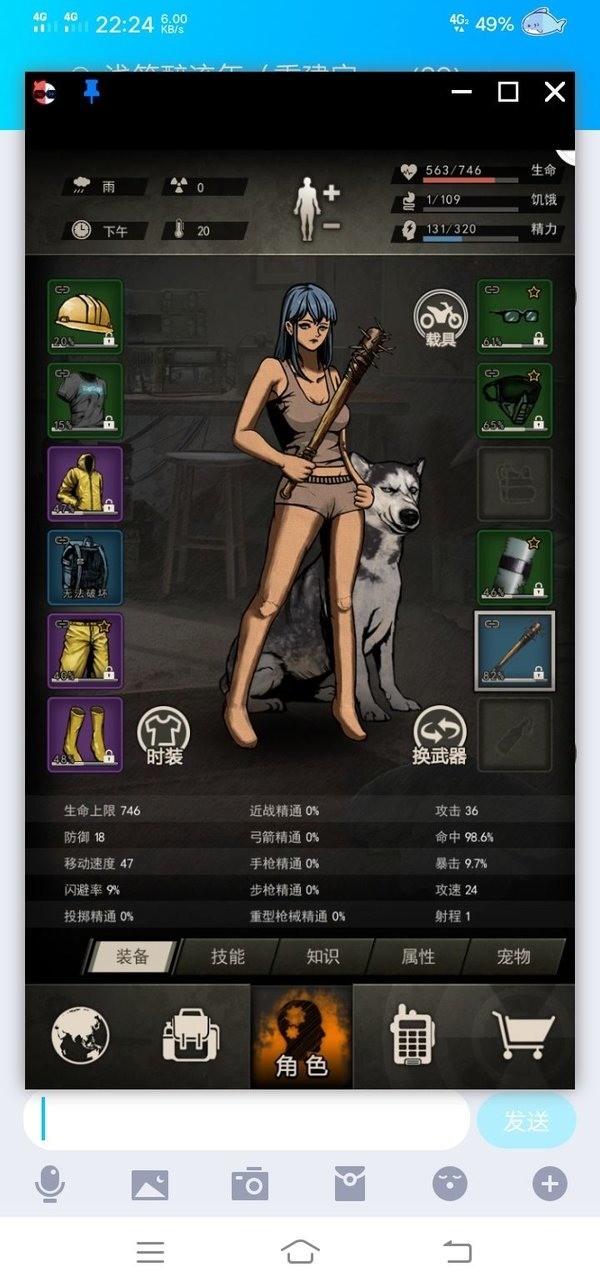The width and height of the screenshot is (600, 1287).
Task: Open the world map globe icon
Action: tap(81, 1035)
